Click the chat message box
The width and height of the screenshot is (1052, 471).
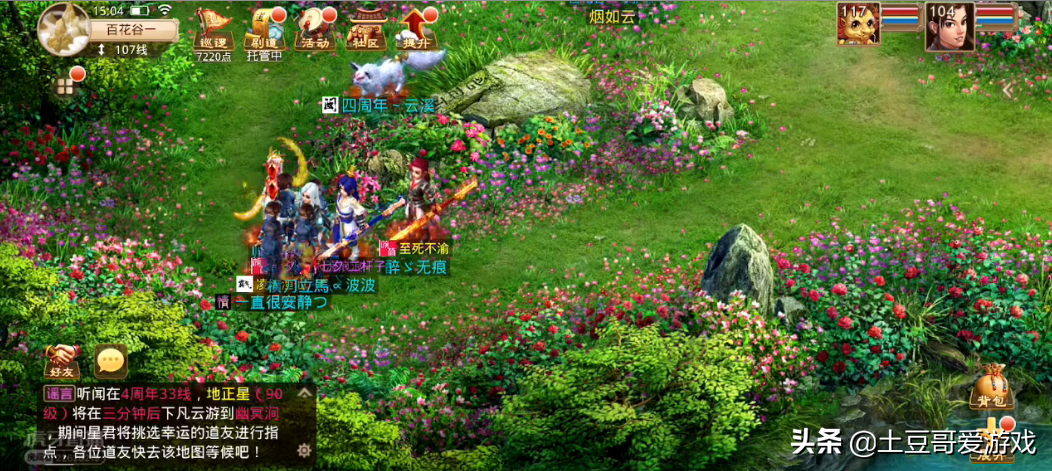click(x=165, y=424)
